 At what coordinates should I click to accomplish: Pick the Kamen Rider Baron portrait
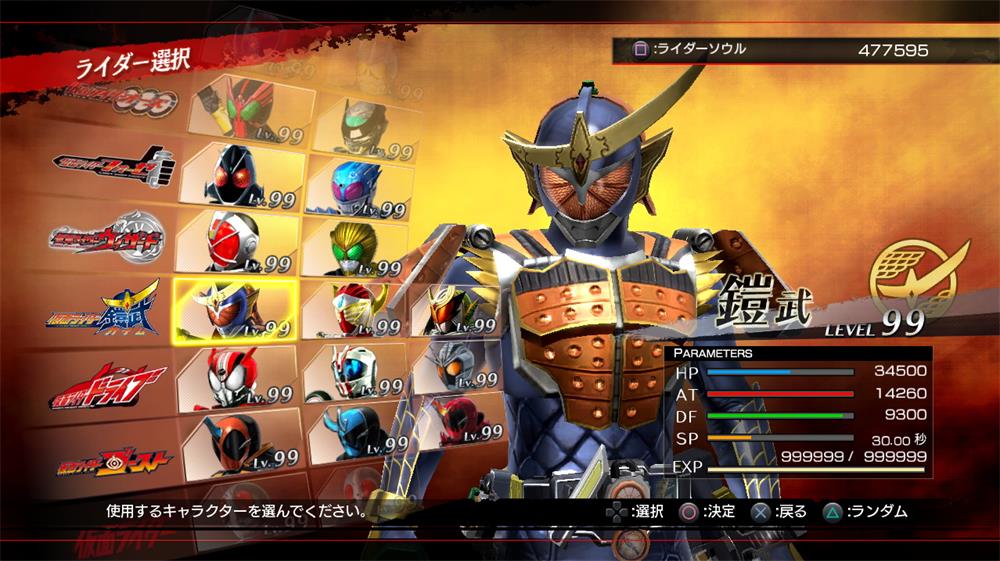pos(352,310)
